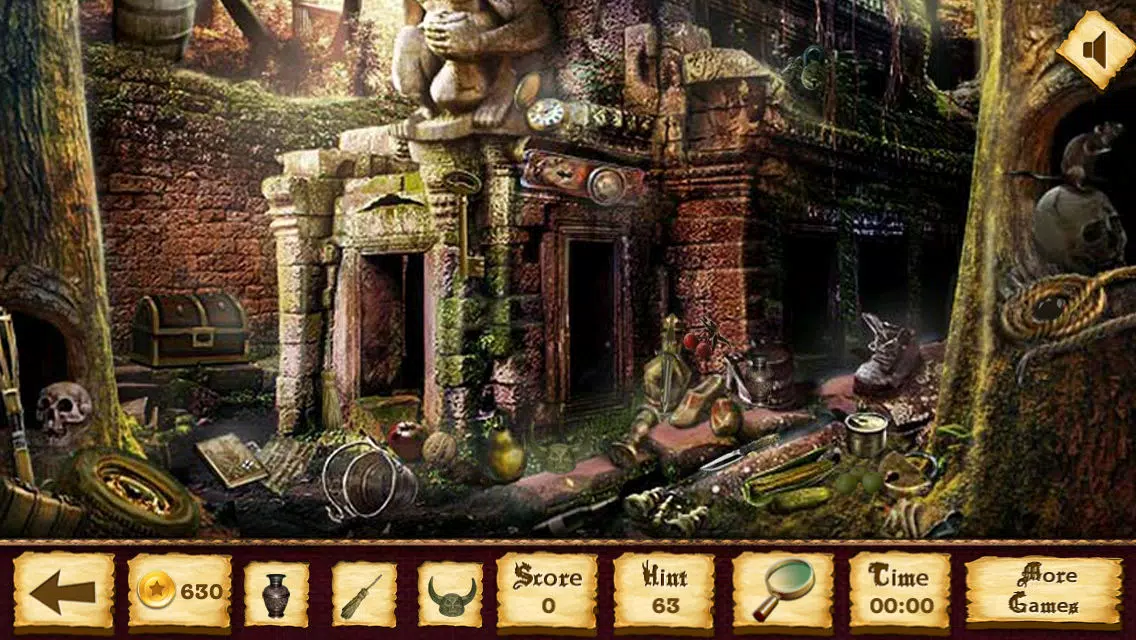This screenshot has width=1136, height=640.
Task: Go back with the arrow button
Action: (63, 591)
